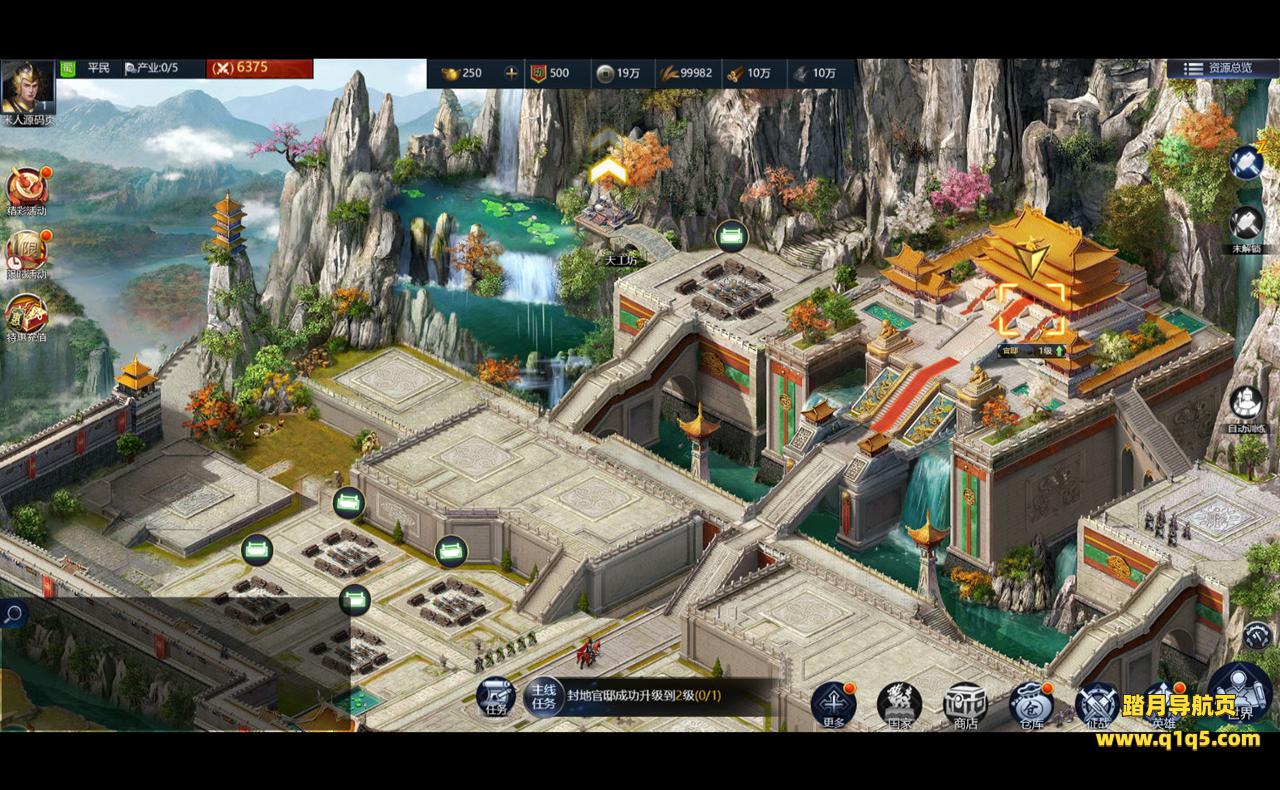The height and width of the screenshot is (790, 1280).
Task: Click the plus button beside gold ingots
Action: pos(512,73)
